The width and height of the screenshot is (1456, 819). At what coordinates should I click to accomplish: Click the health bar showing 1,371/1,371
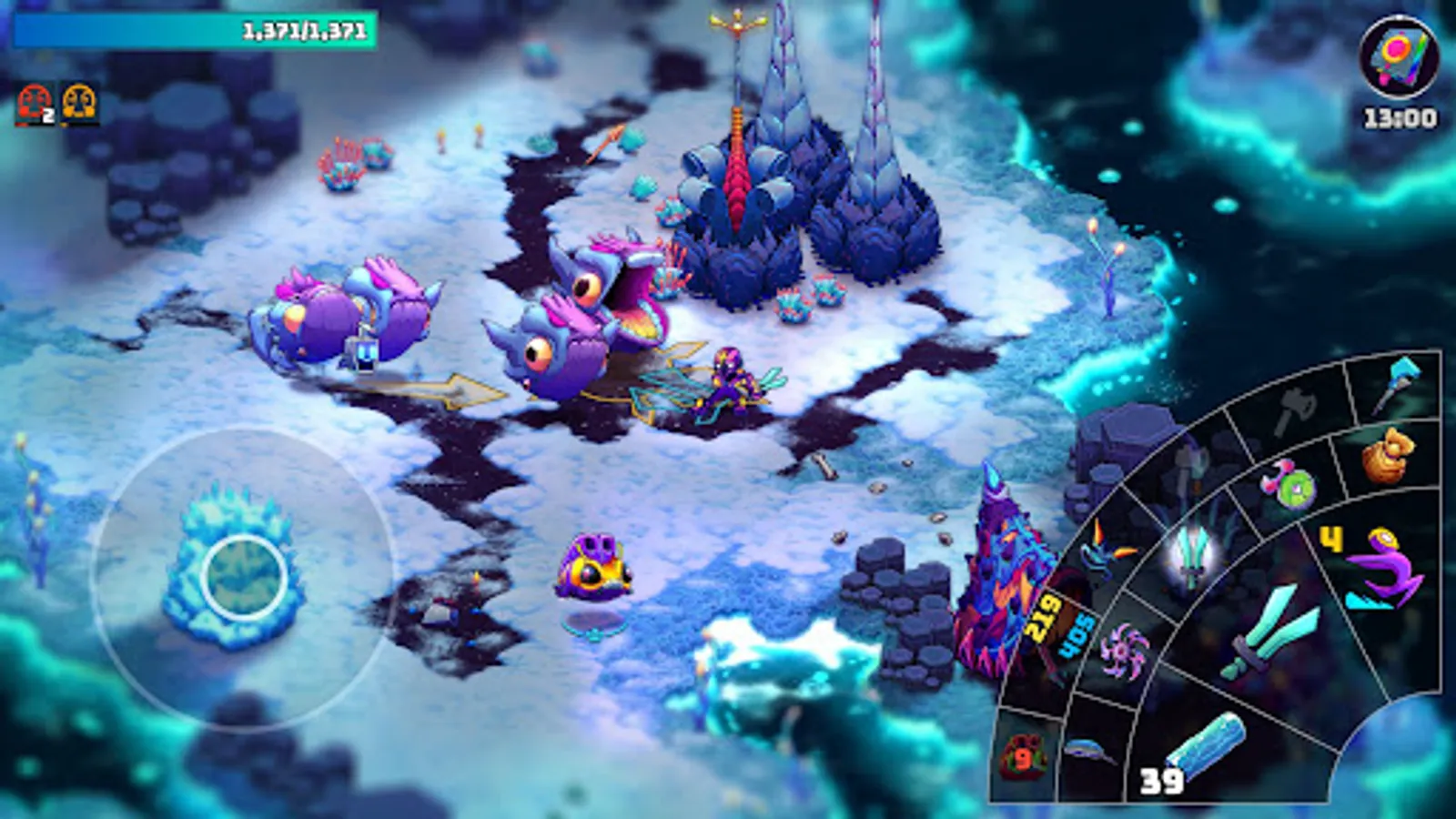click(x=196, y=29)
